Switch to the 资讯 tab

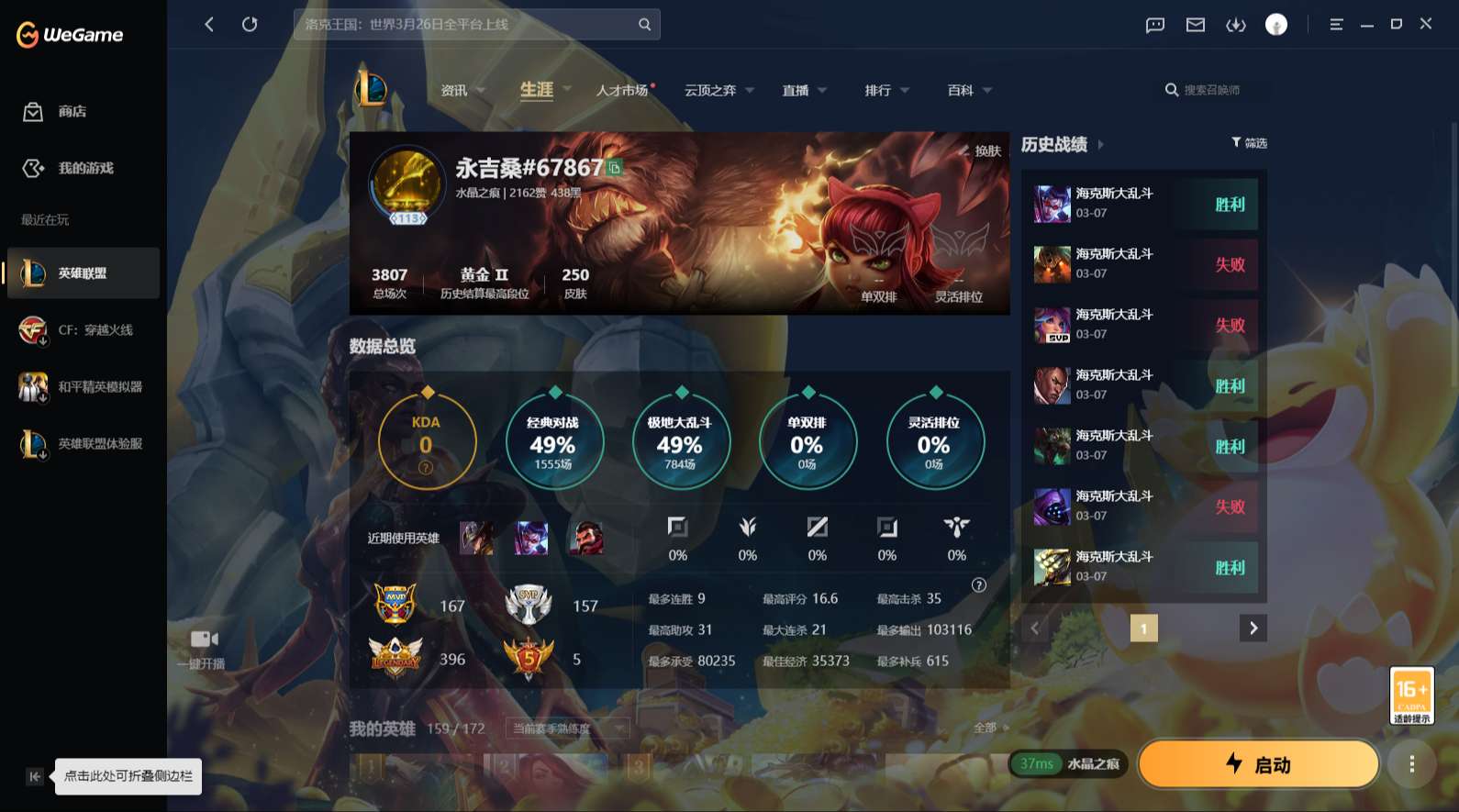point(454,90)
